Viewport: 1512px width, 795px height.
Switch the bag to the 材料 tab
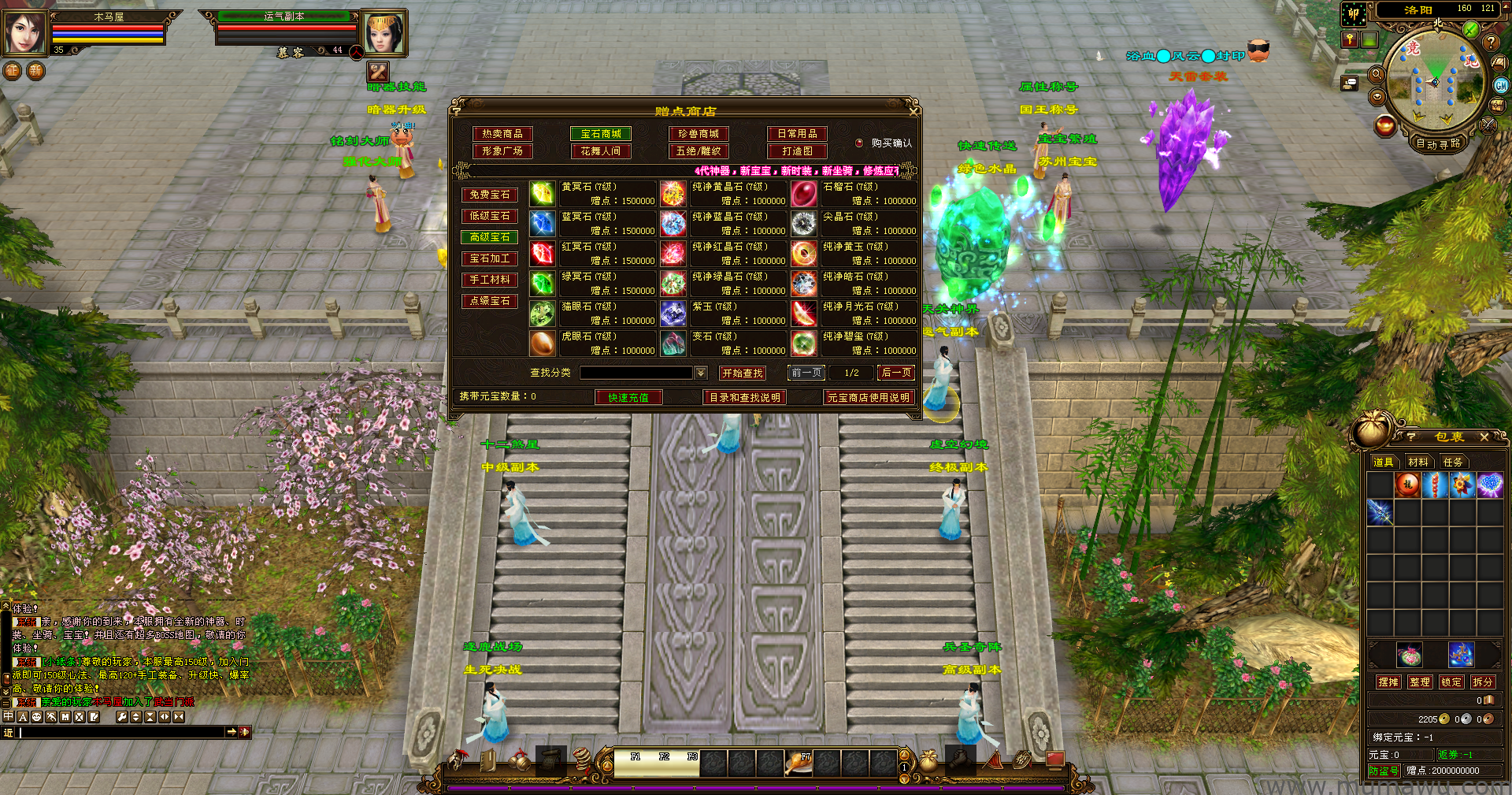pos(1418,463)
